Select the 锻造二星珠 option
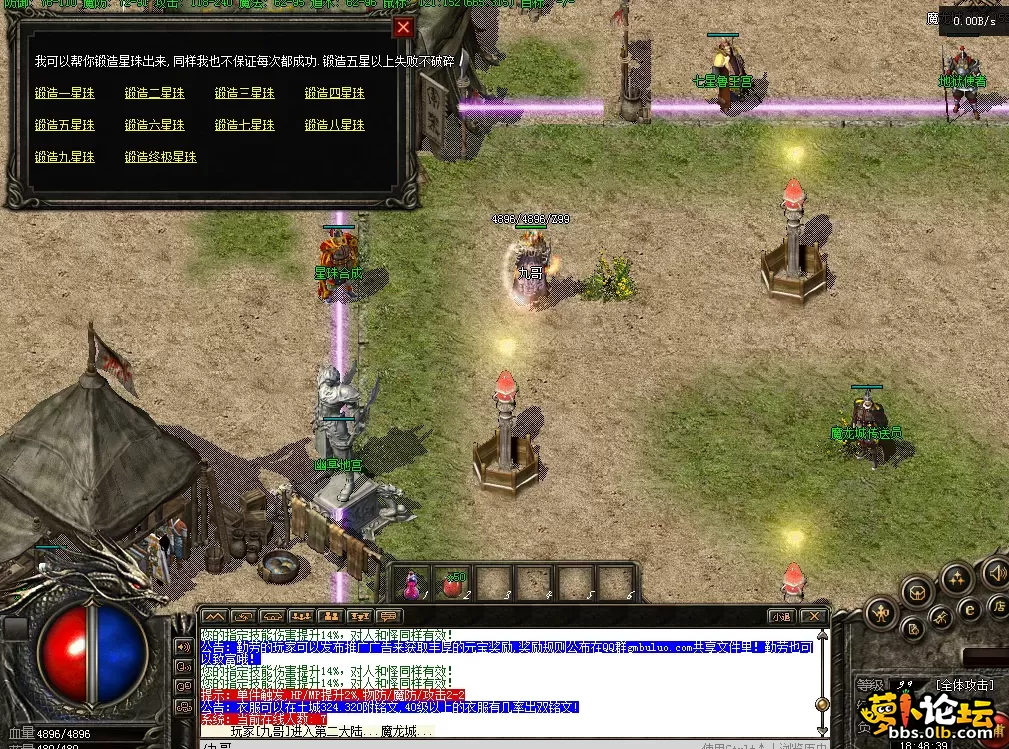Screen dimensions: 1009x749 coord(155,94)
